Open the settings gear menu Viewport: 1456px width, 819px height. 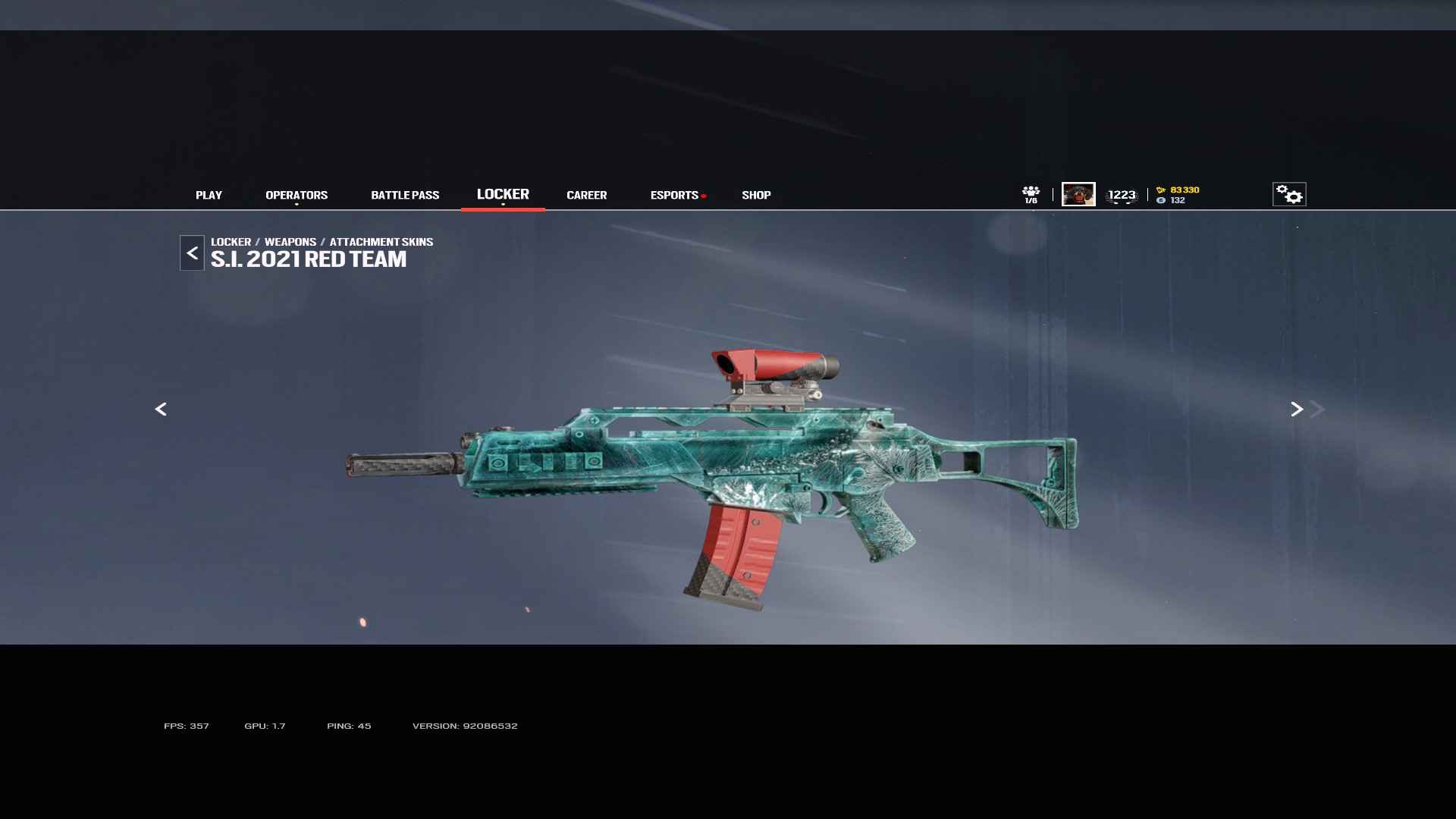(x=1289, y=194)
